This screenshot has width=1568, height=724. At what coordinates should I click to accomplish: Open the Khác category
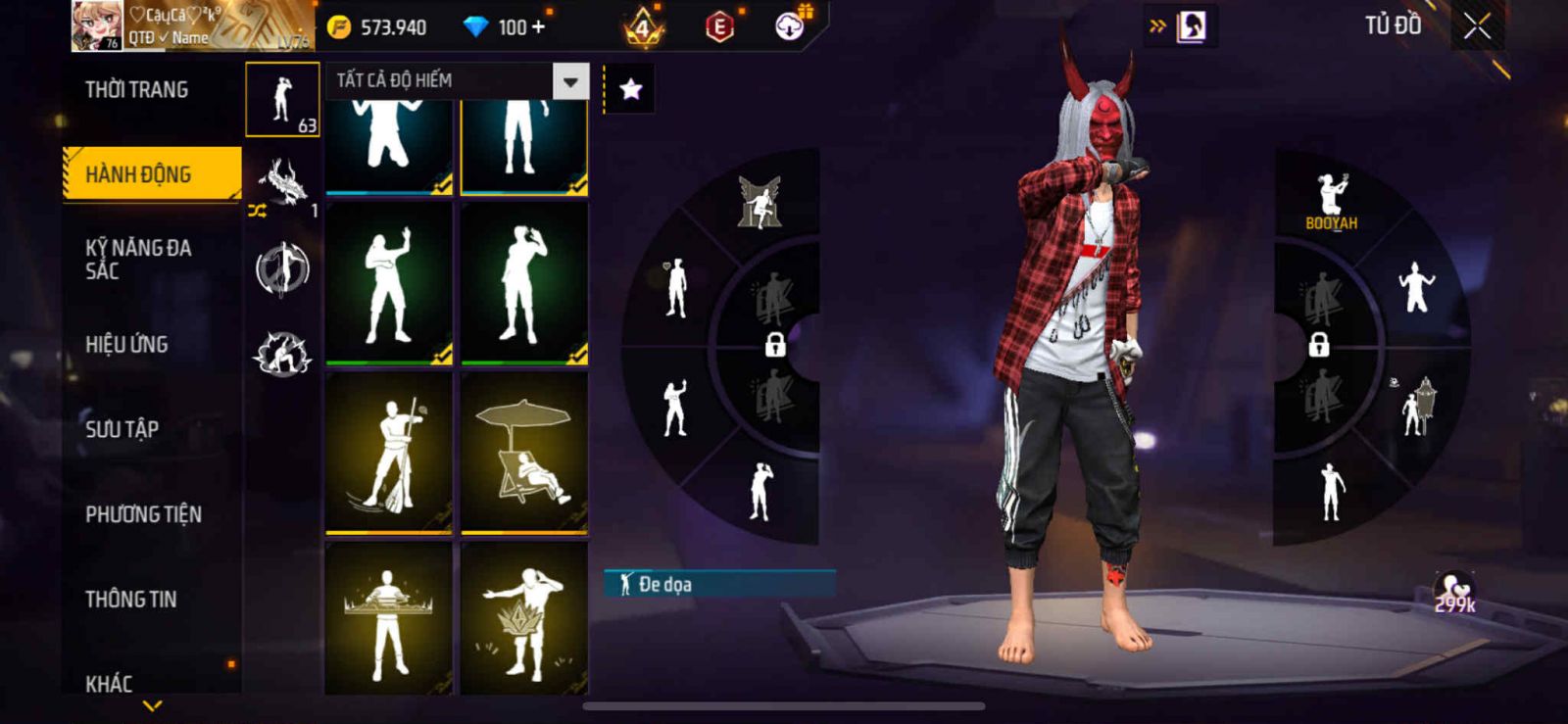point(109,683)
